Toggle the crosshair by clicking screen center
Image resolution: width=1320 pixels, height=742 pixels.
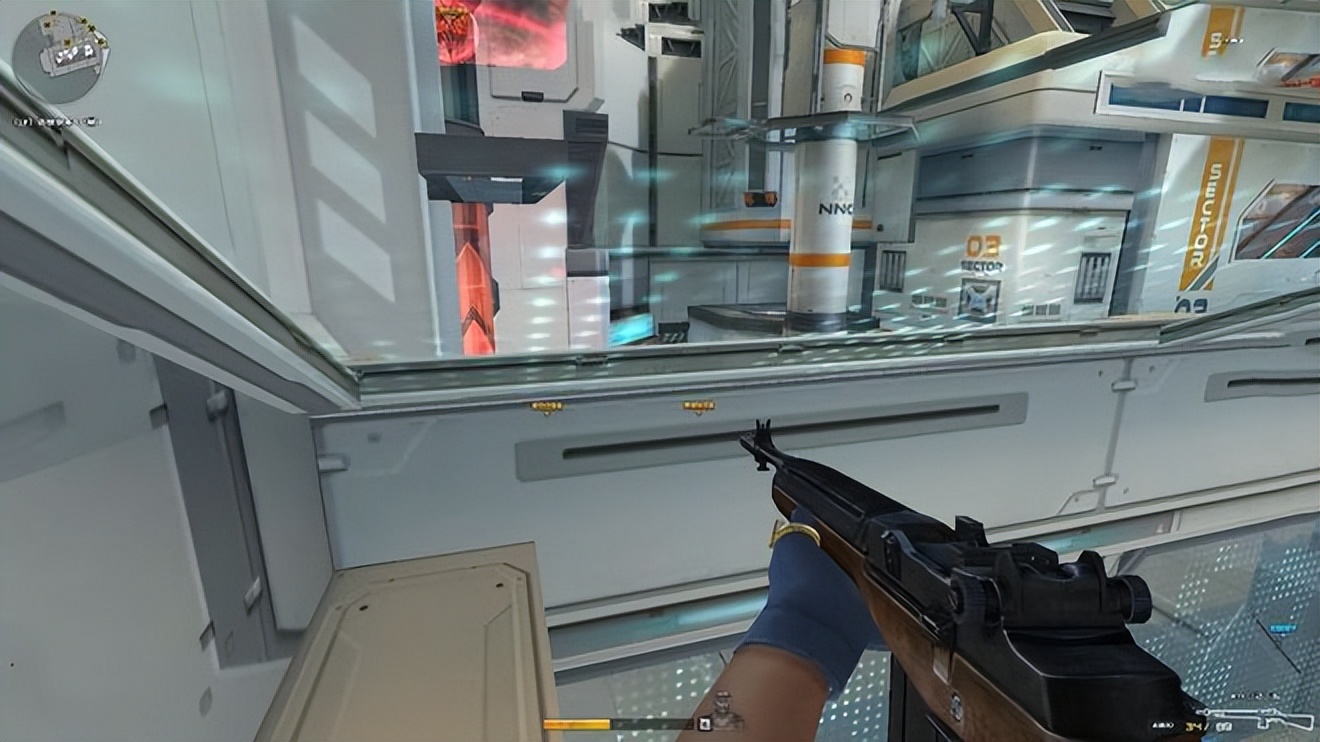[x=660, y=371]
